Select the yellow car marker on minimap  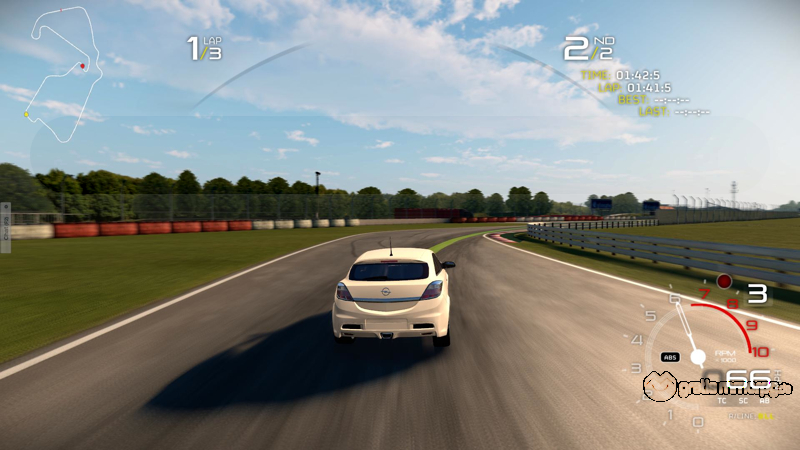27,115
